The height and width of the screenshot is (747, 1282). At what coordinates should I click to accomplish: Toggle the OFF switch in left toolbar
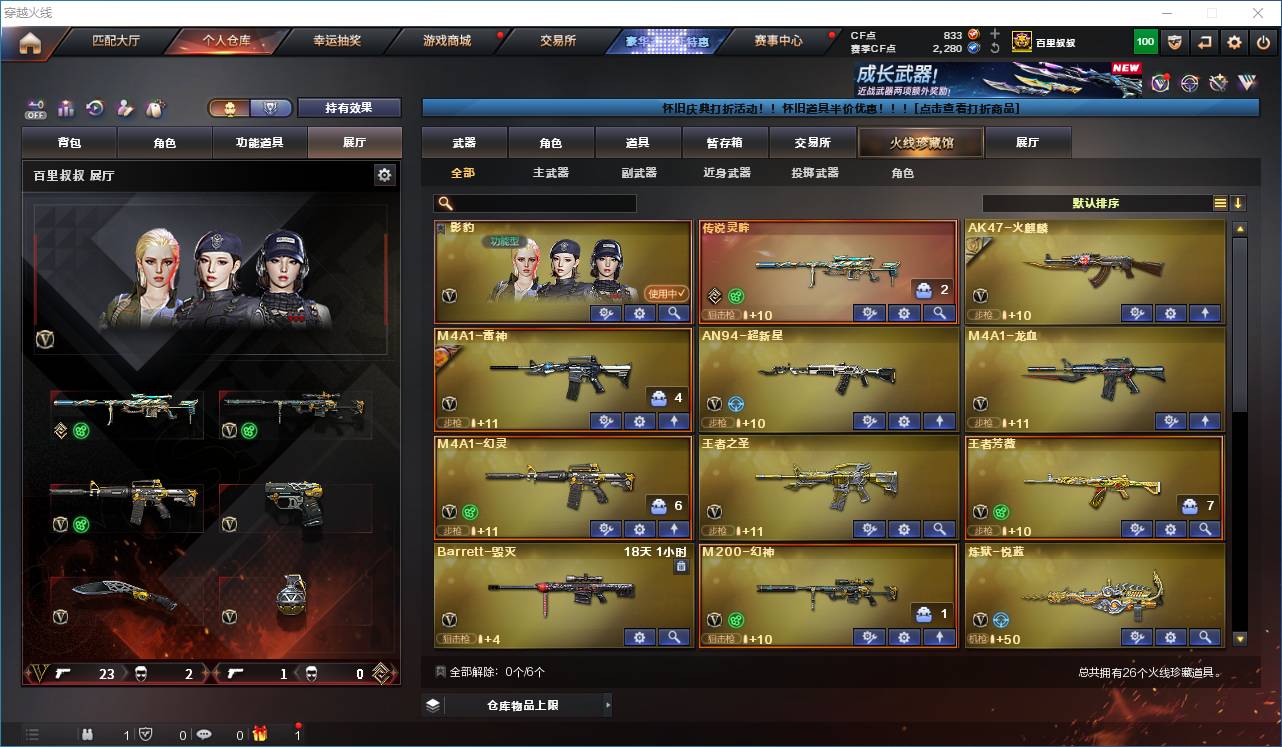coord(35,107)
